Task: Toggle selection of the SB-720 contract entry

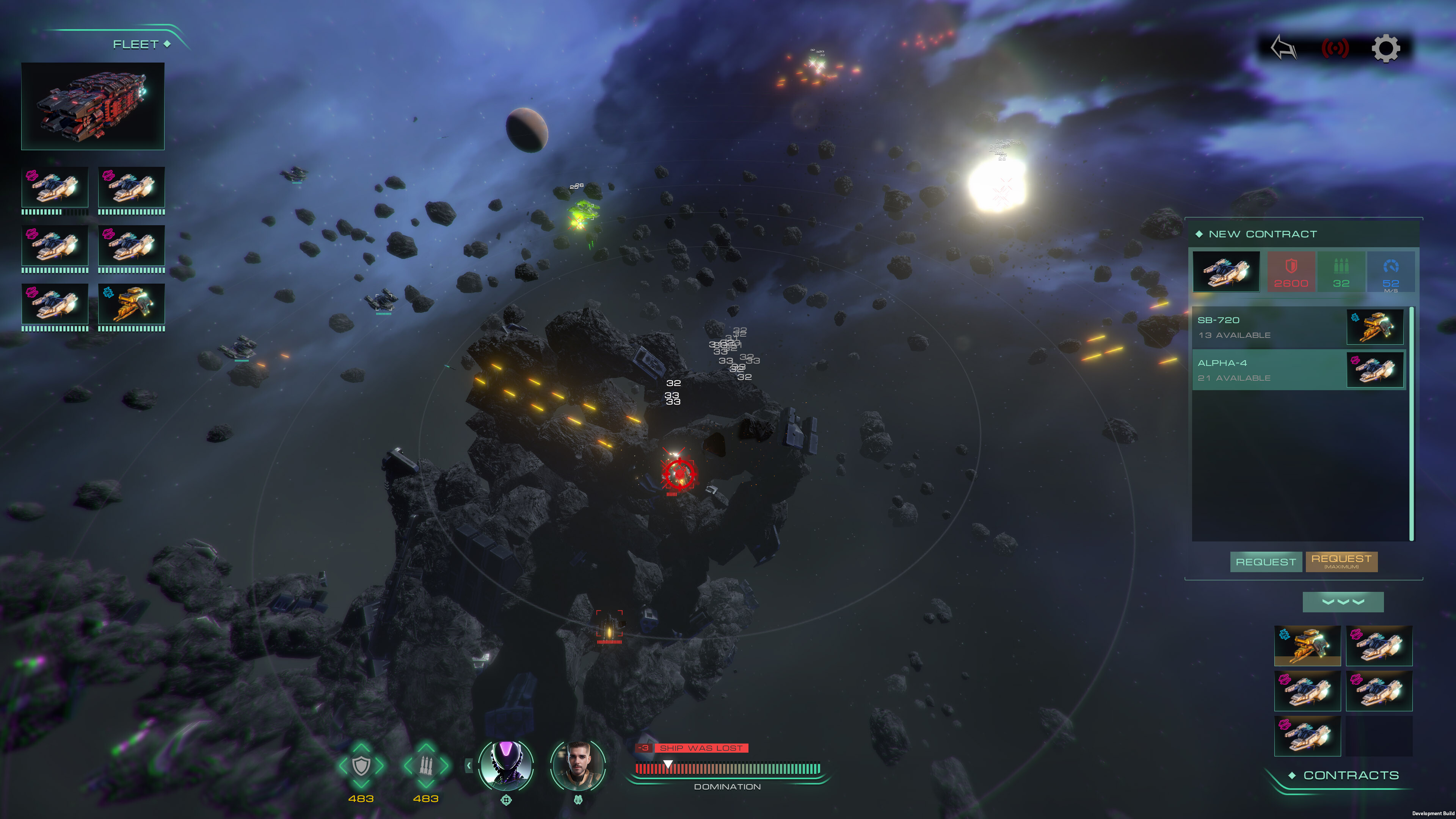Action: pos(1300,327)
